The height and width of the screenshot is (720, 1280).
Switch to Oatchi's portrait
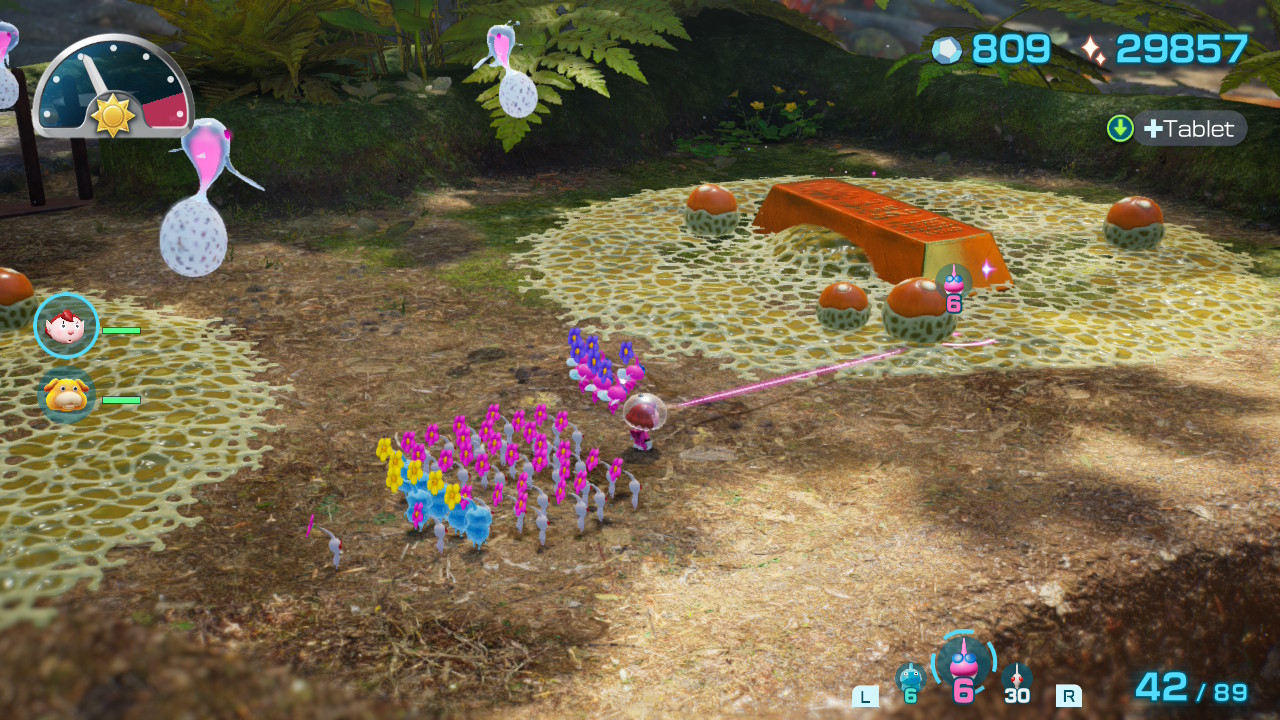tap(66, 396)
